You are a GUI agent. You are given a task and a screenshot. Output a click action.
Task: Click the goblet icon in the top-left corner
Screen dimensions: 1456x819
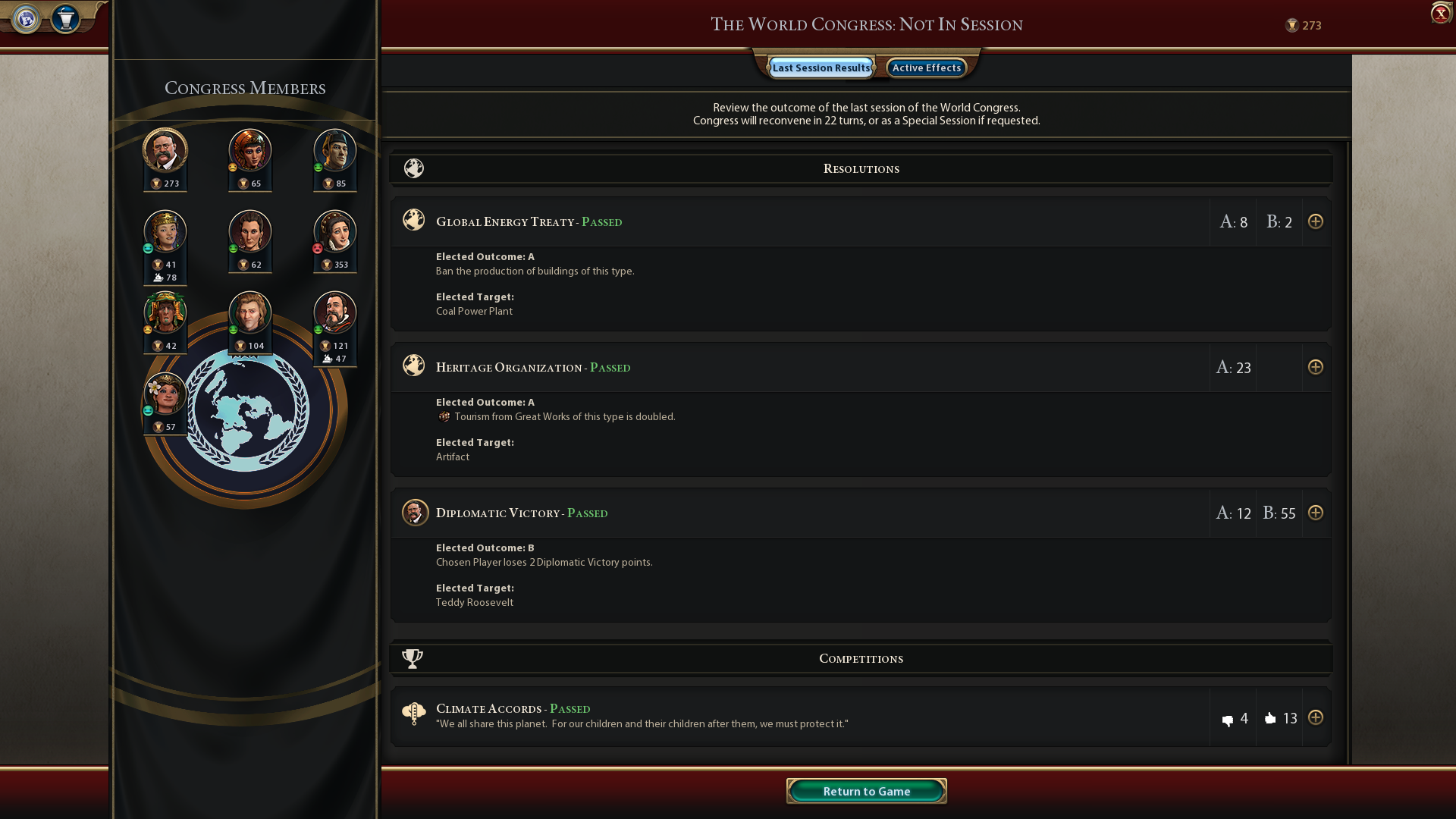pos(66,18)
